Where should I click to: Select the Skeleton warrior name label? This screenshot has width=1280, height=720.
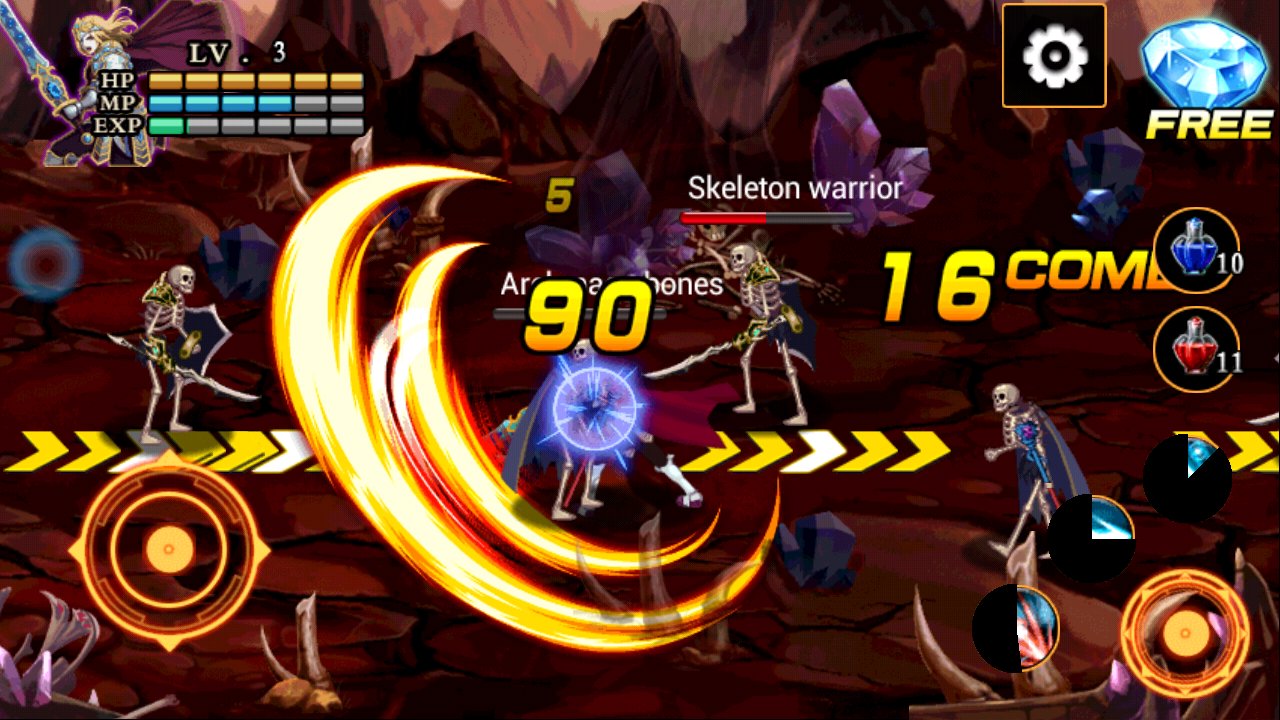tap(795, 188)
